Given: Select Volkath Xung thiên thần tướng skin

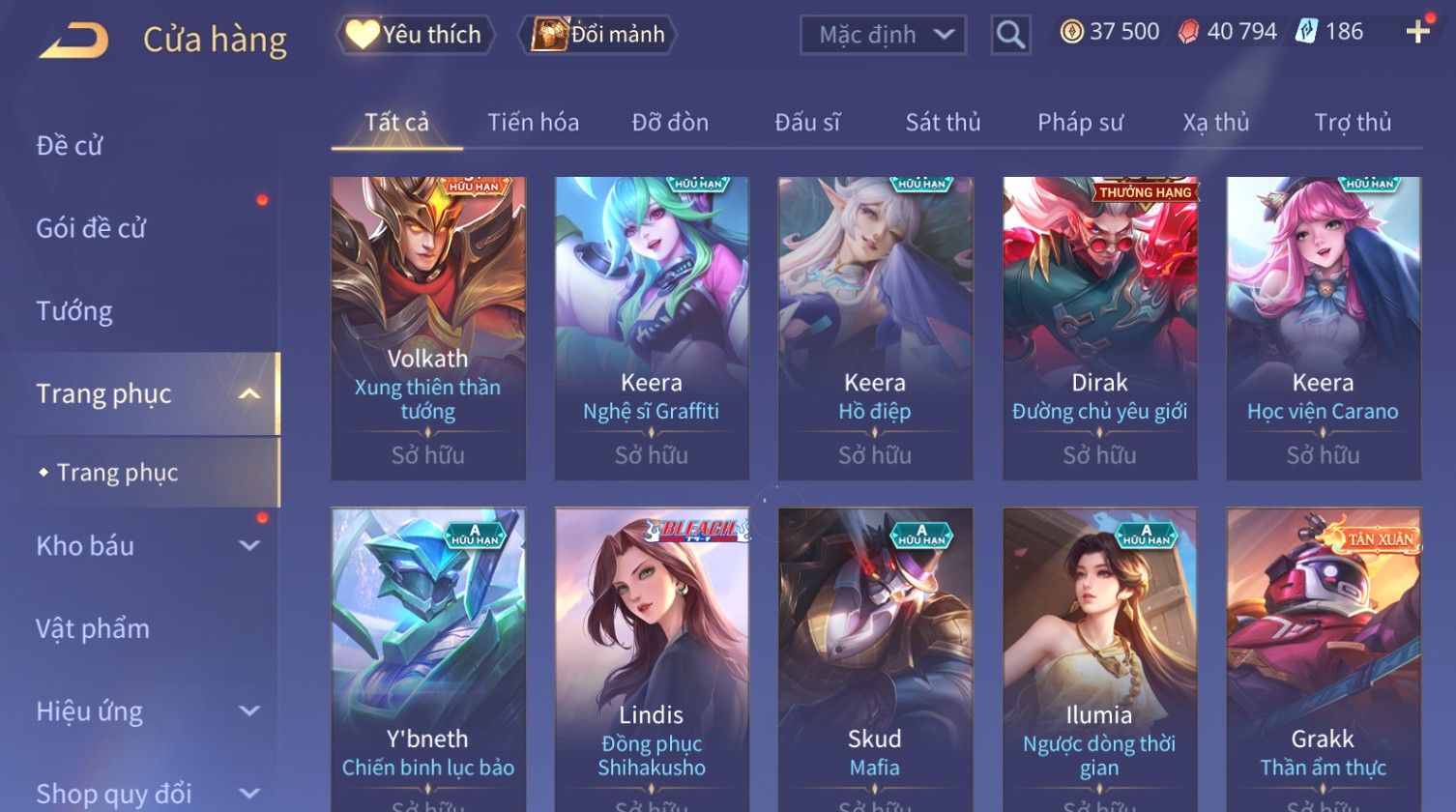Looking at the screenshot, I should point(428,328).
